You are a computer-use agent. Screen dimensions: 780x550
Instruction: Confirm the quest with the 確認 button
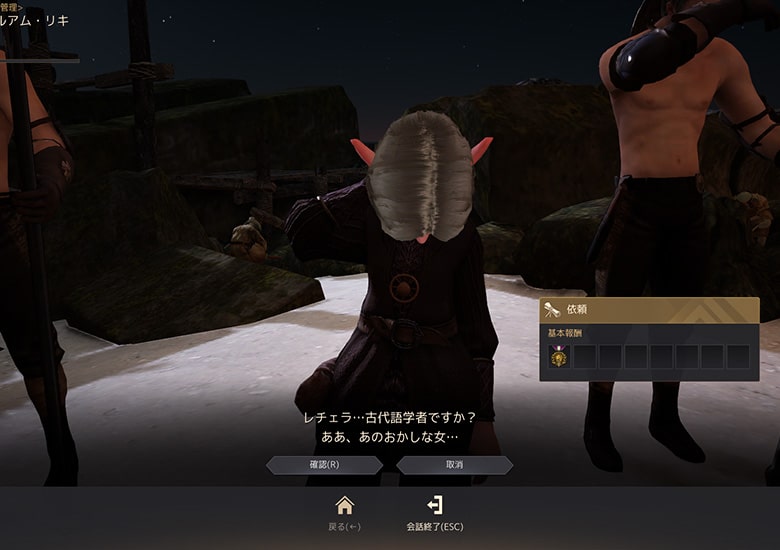324,465
